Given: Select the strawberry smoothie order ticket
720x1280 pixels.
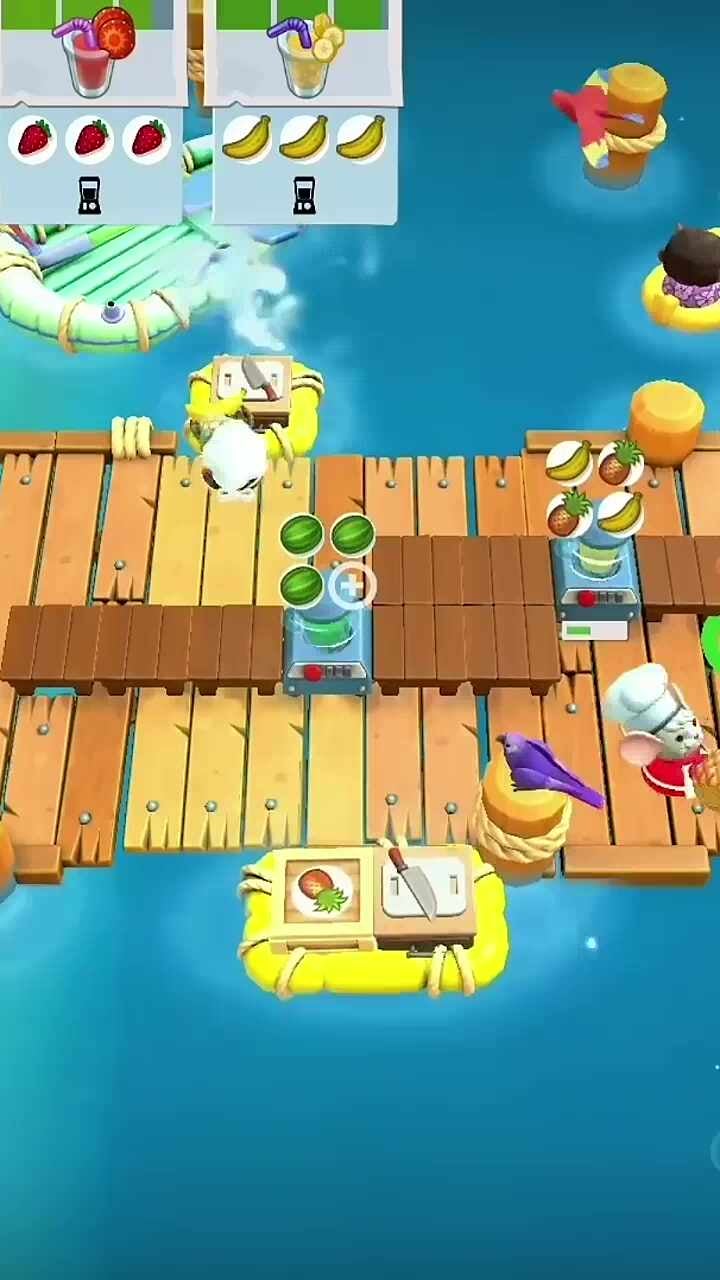Looking at the screenshot, I should pyautogui.click(x=92, y=110).
